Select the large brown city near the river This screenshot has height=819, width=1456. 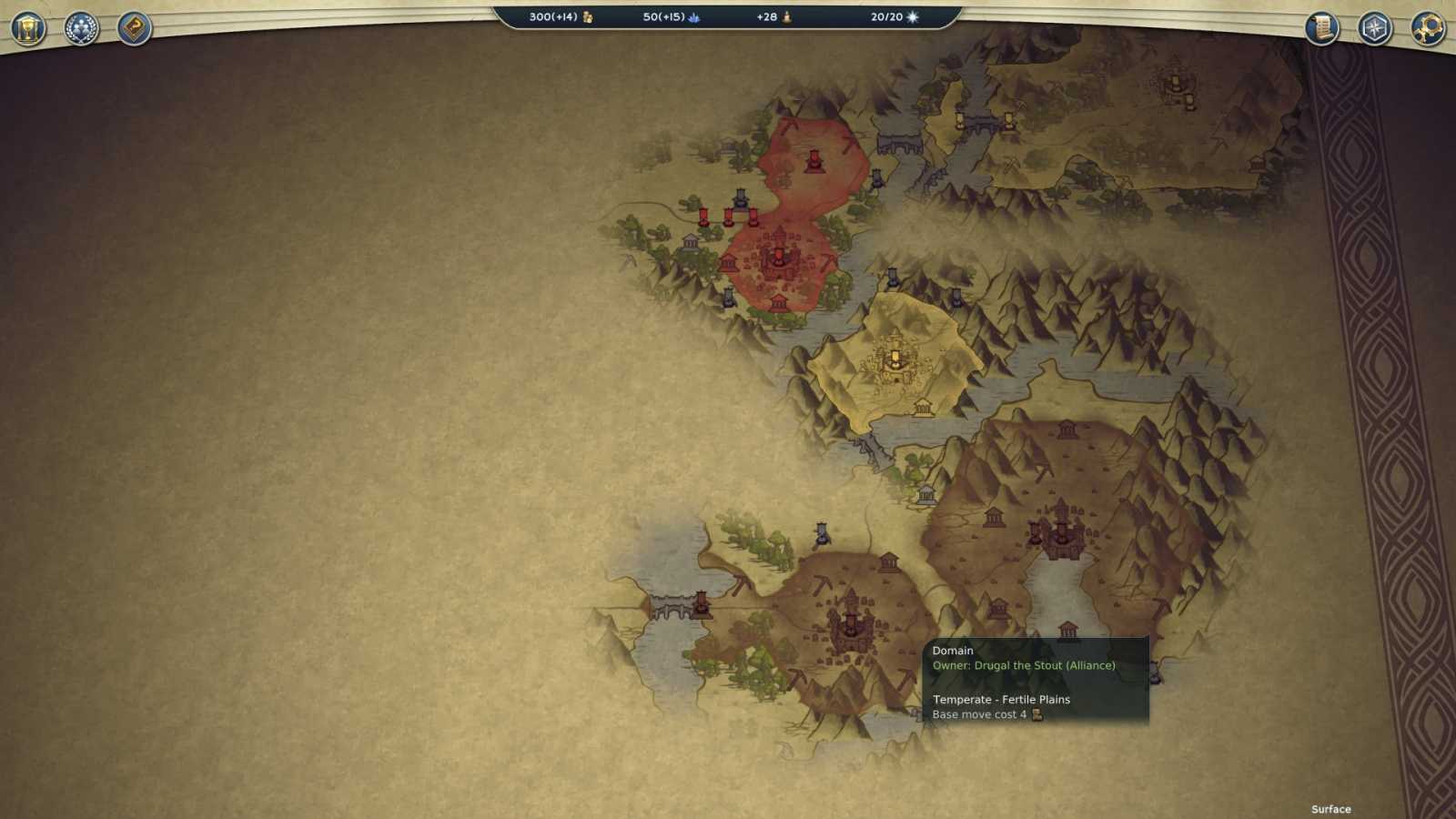coord(1060,528)
